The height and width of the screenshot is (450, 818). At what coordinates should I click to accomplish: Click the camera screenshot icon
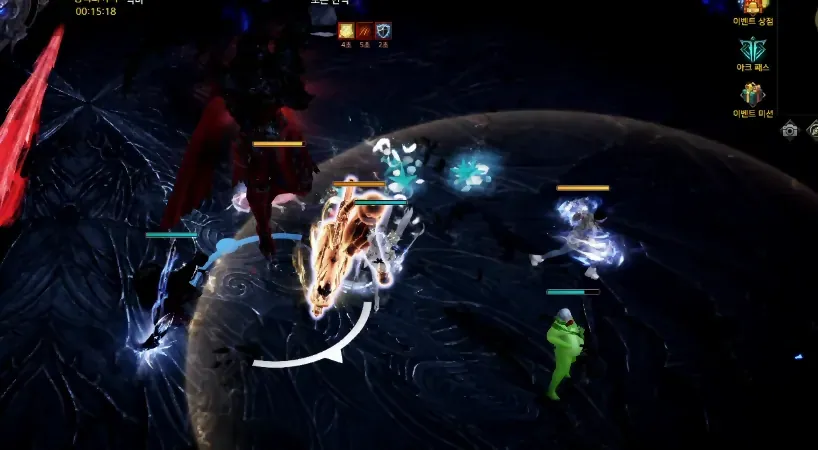pos(790,129)
